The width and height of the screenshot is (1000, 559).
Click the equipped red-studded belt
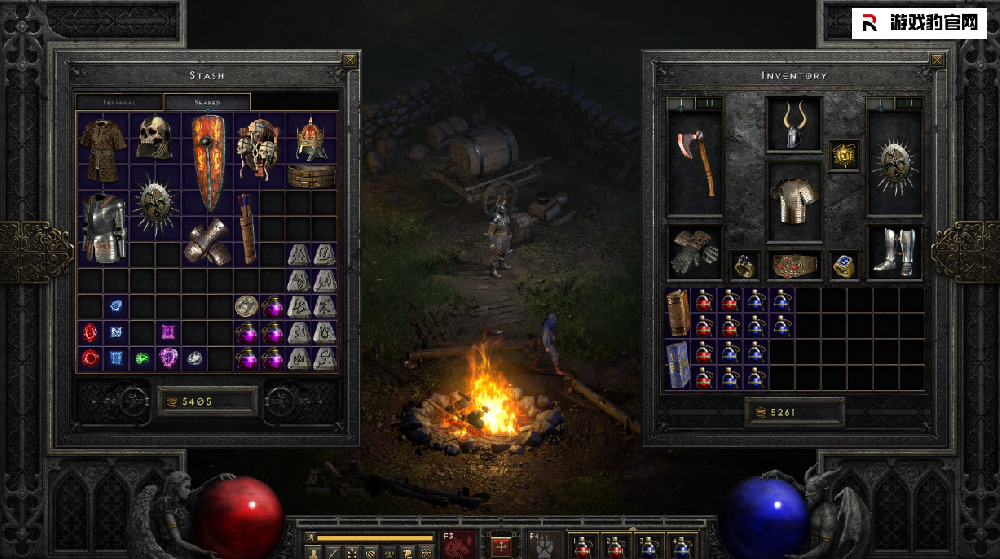[794, 266]
